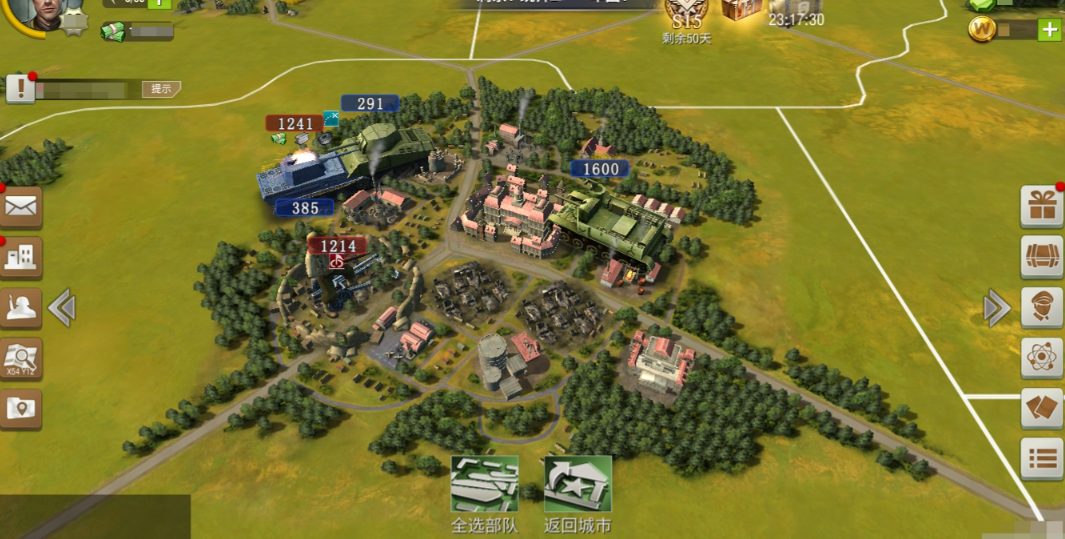Open the barrel supplies icon

point(1042,257)
